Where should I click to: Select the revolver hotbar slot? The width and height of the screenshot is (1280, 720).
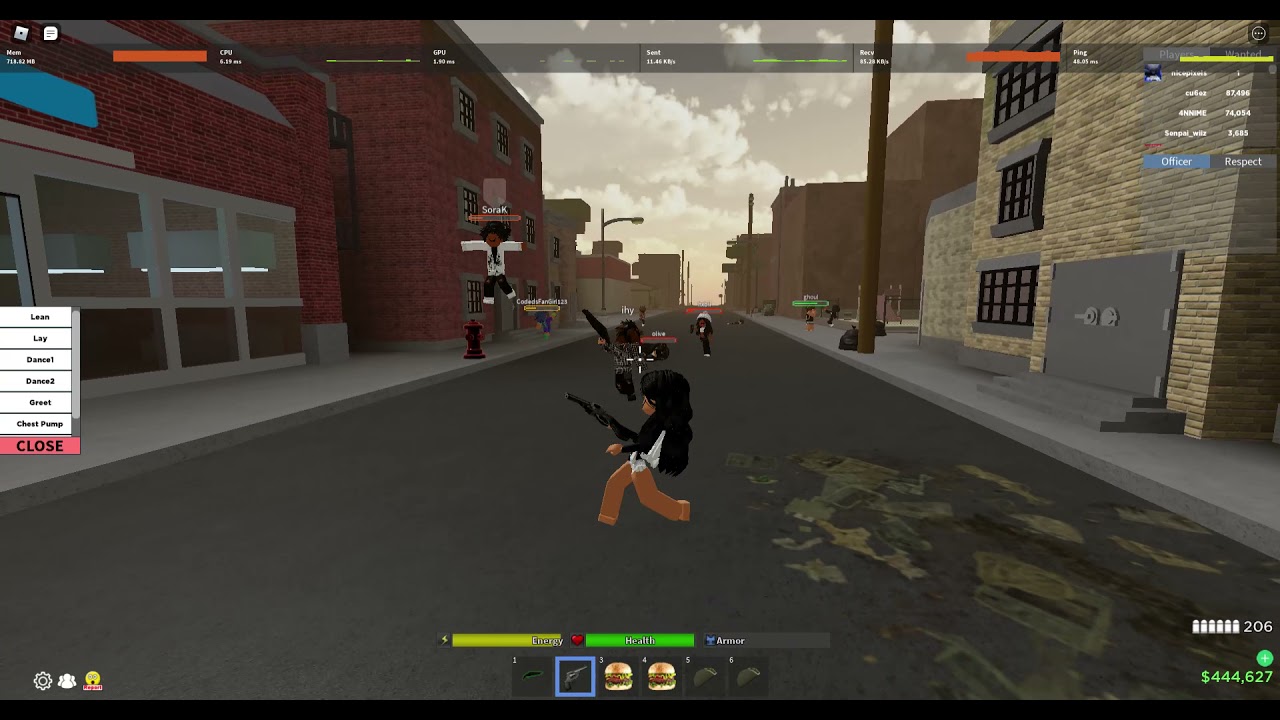(x=575, y=677)
